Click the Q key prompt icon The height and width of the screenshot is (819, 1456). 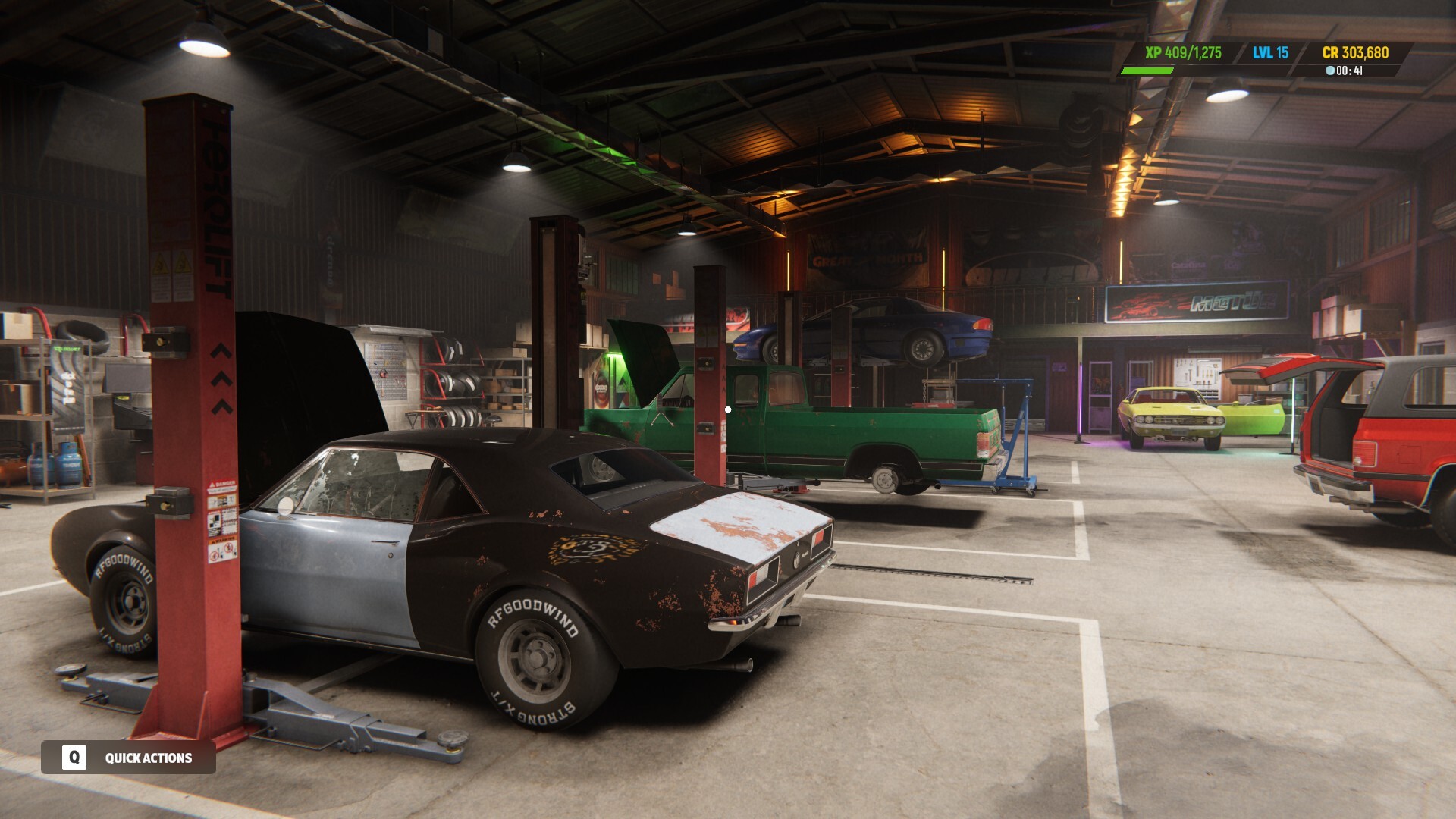pos(73,758)
